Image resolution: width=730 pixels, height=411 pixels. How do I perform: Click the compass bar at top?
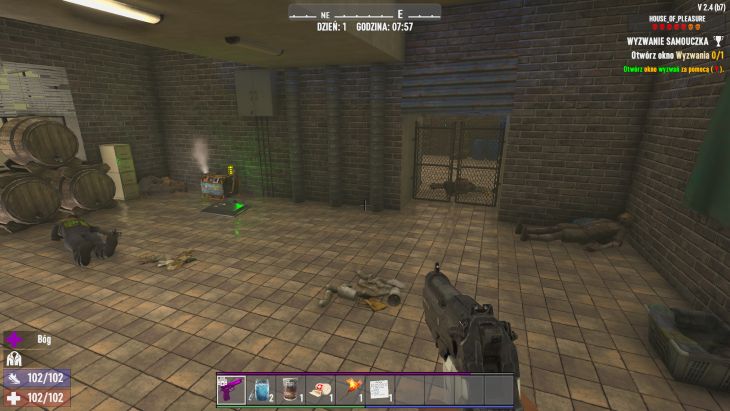click(x=364, y=13)
